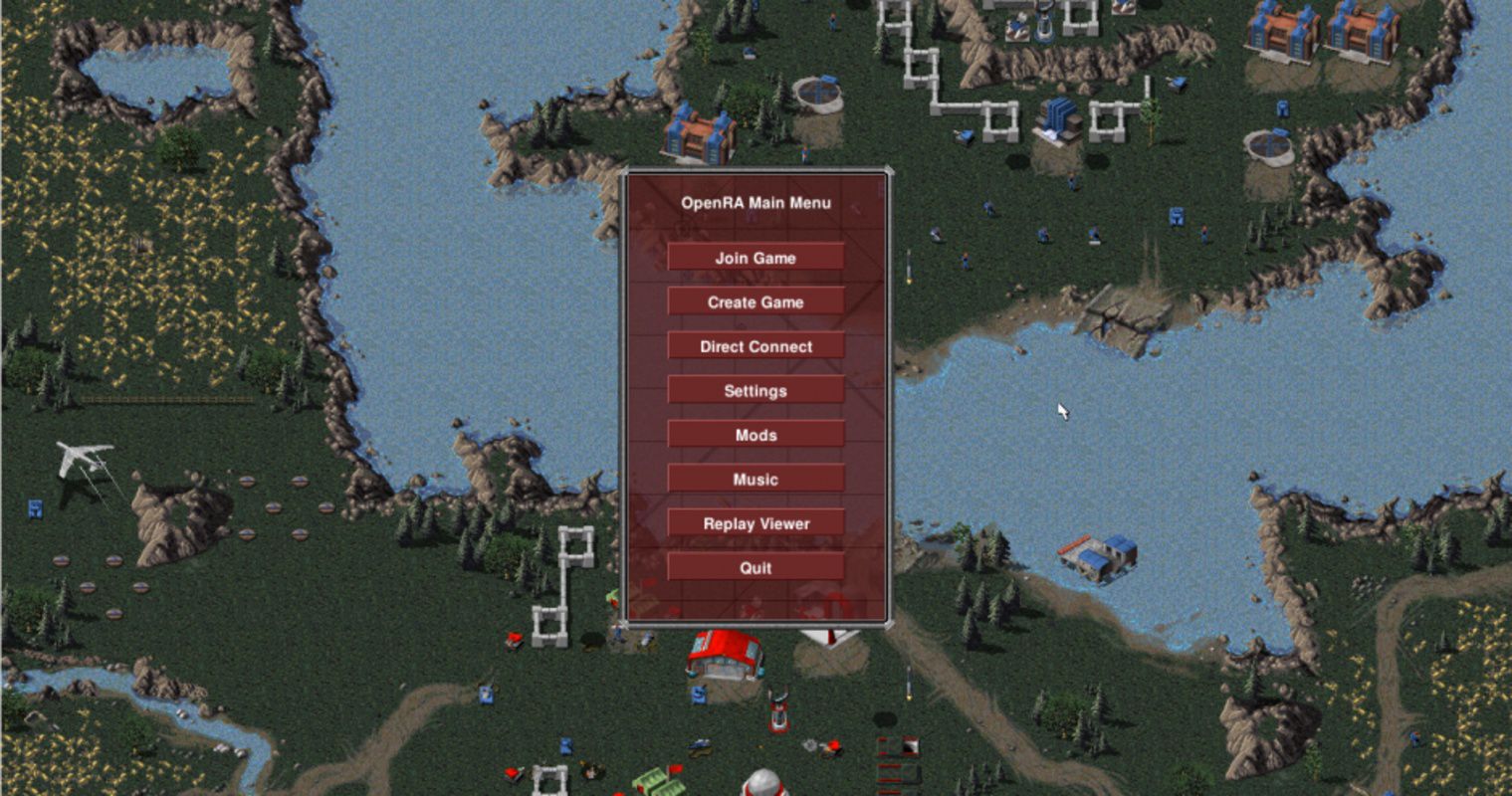Viewport: 1512px width, 796px height.
Task: Open the Create Game screen
Action: [756, 301]
